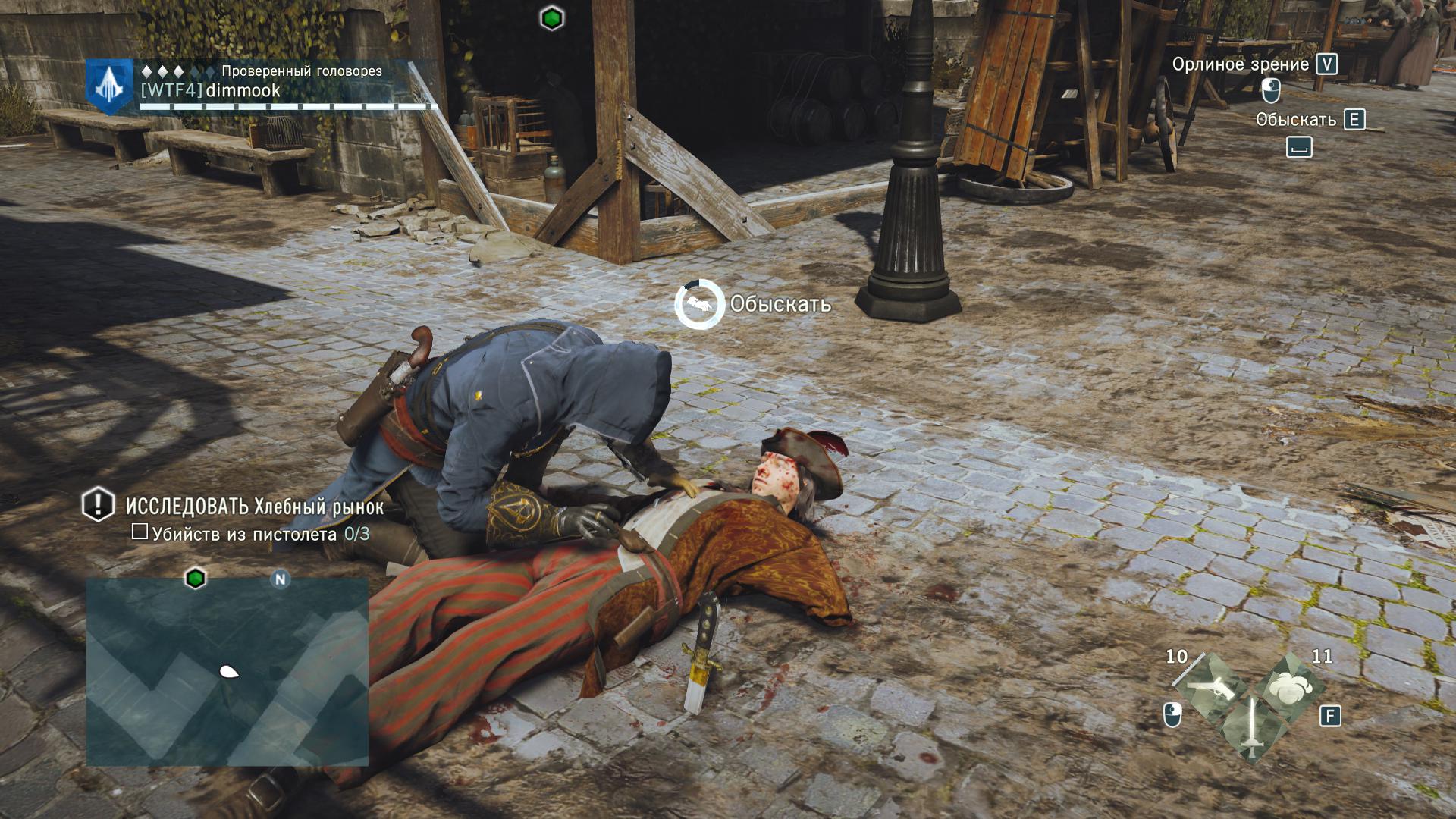Screen dimensions: 1456x819
Task: Click the exclamation objective icon for Хлебный рынок
Action: tap(98, 504)
